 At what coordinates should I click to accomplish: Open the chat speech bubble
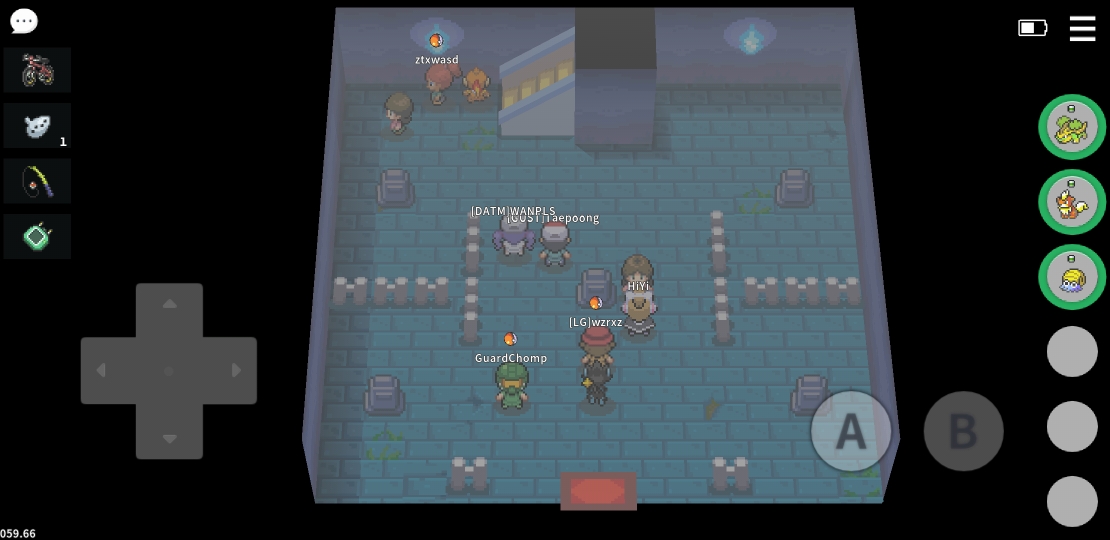coord(24,21)
